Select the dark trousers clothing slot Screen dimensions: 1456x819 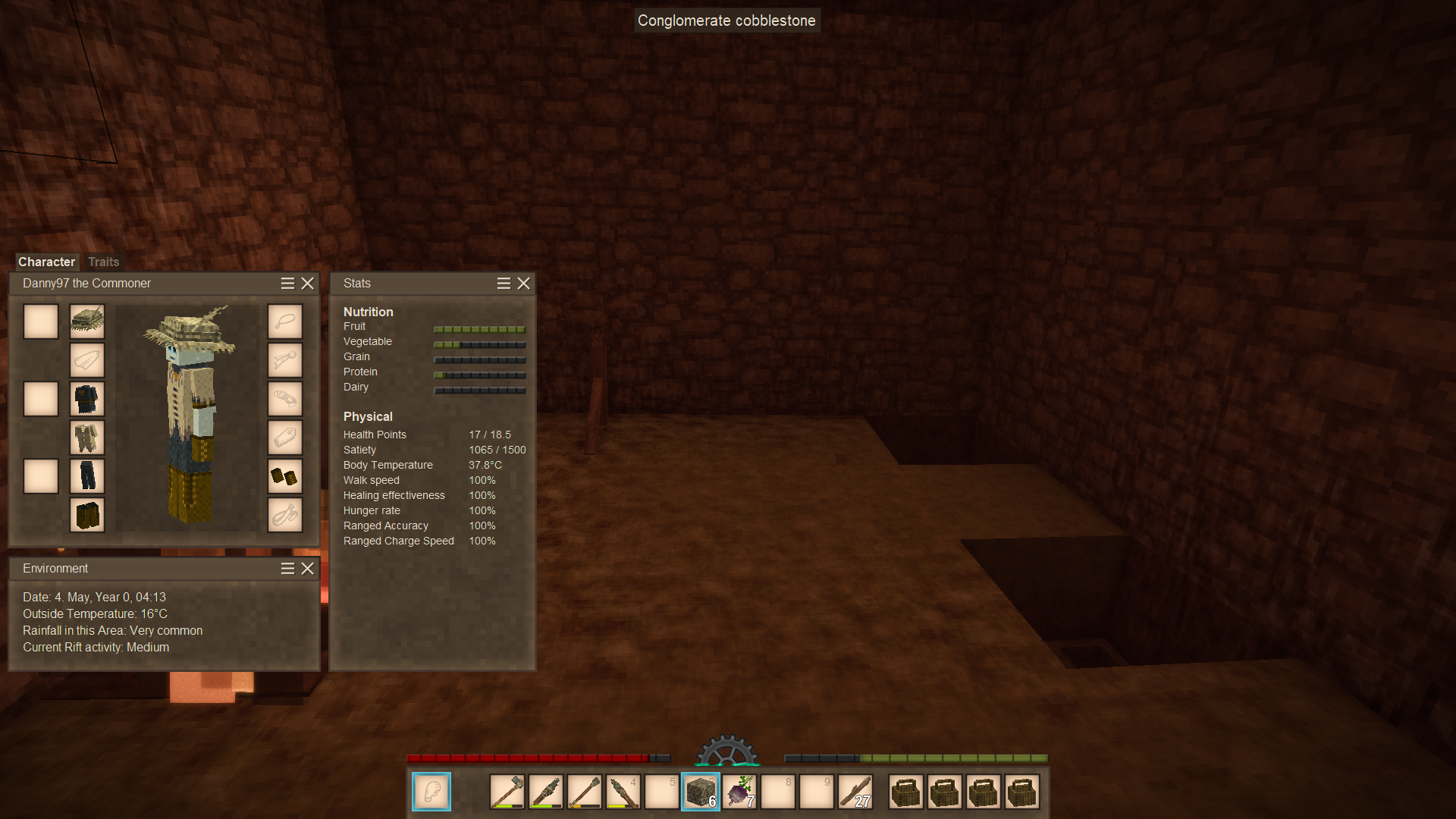click(x=87, y=476)
